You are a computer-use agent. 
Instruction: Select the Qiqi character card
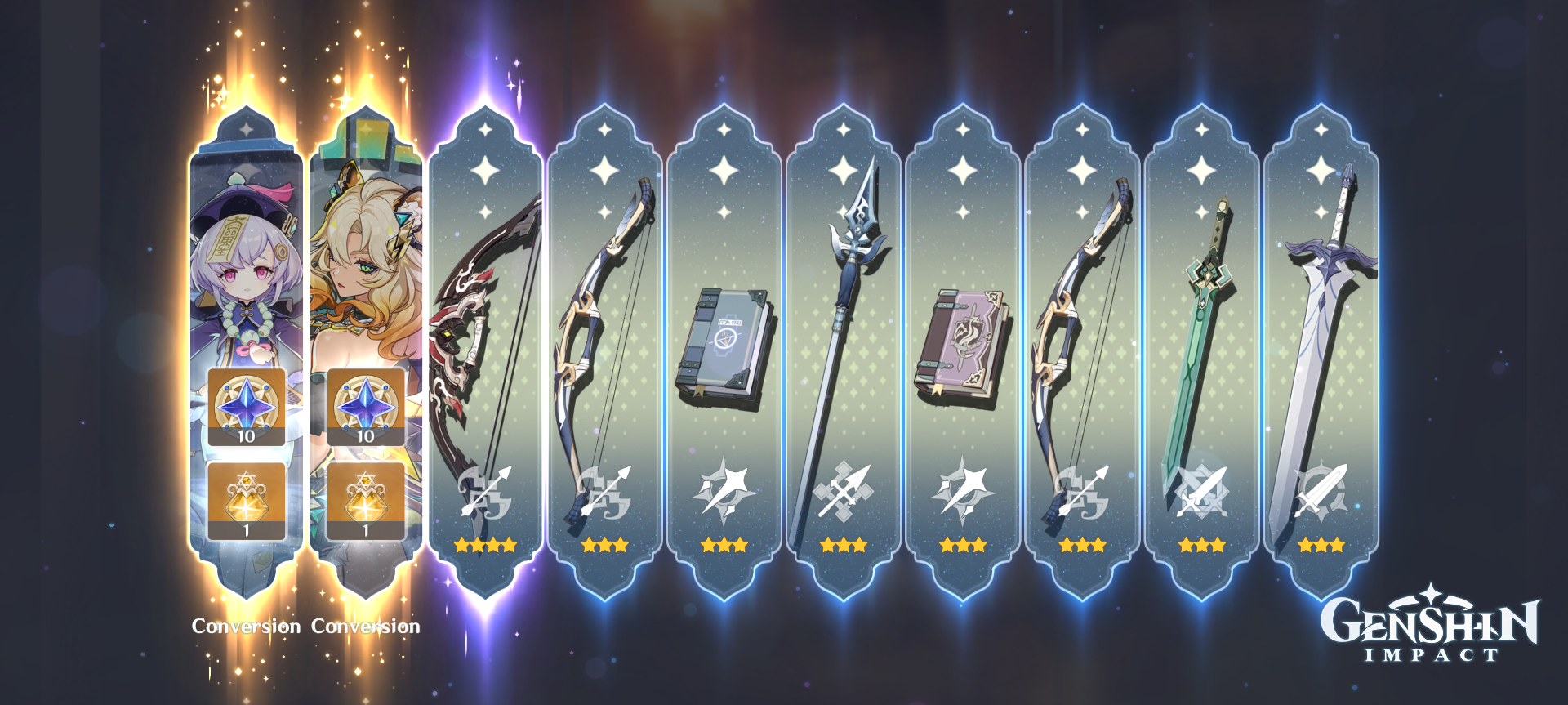245,270
